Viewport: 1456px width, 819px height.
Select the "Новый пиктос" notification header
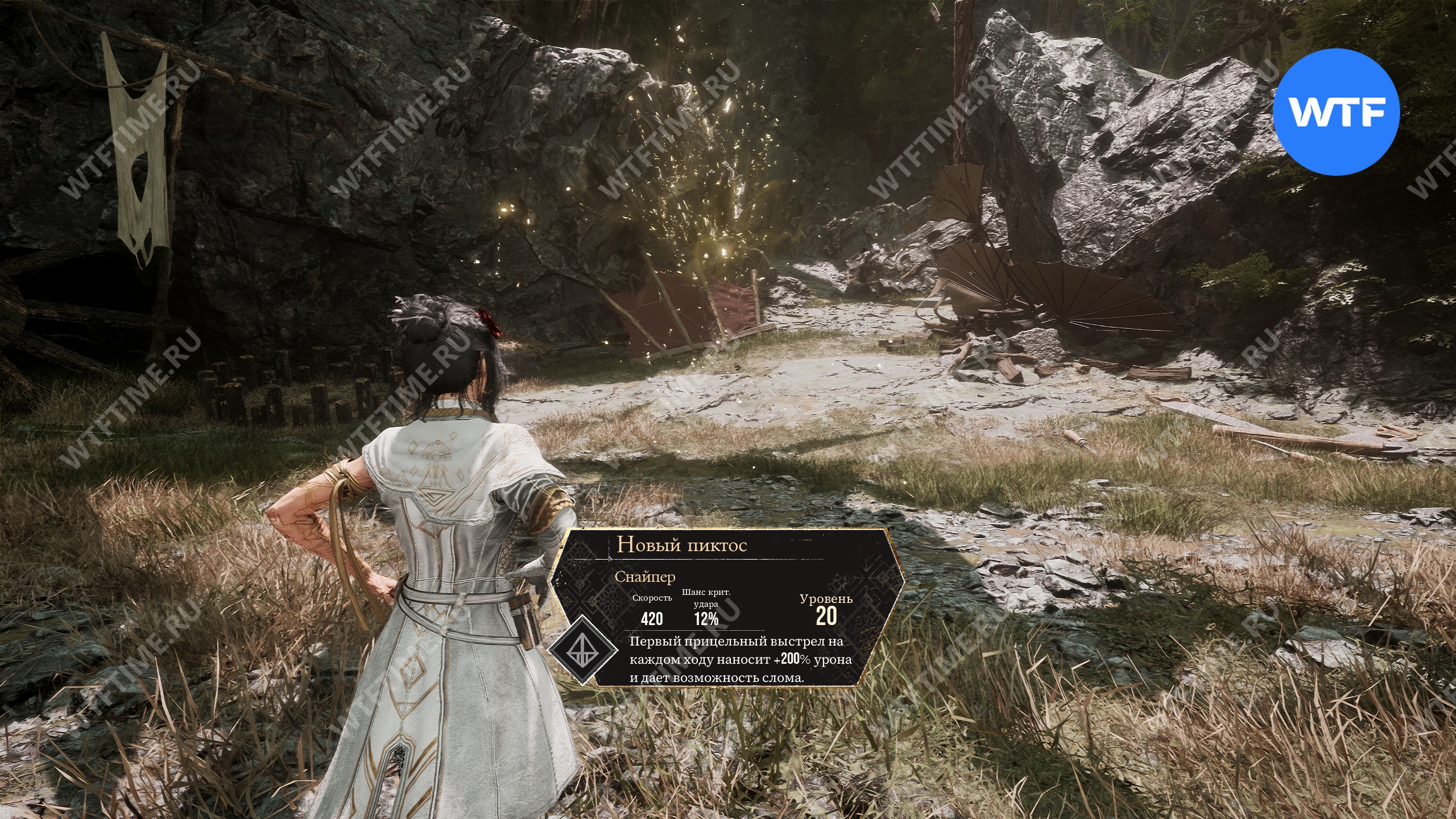pos(682,544)
